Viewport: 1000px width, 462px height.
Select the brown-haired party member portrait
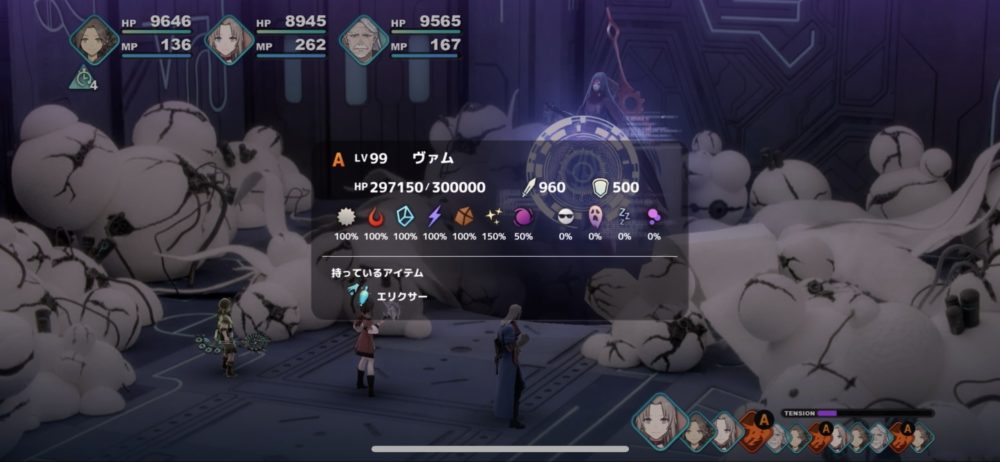pos(95,40)
